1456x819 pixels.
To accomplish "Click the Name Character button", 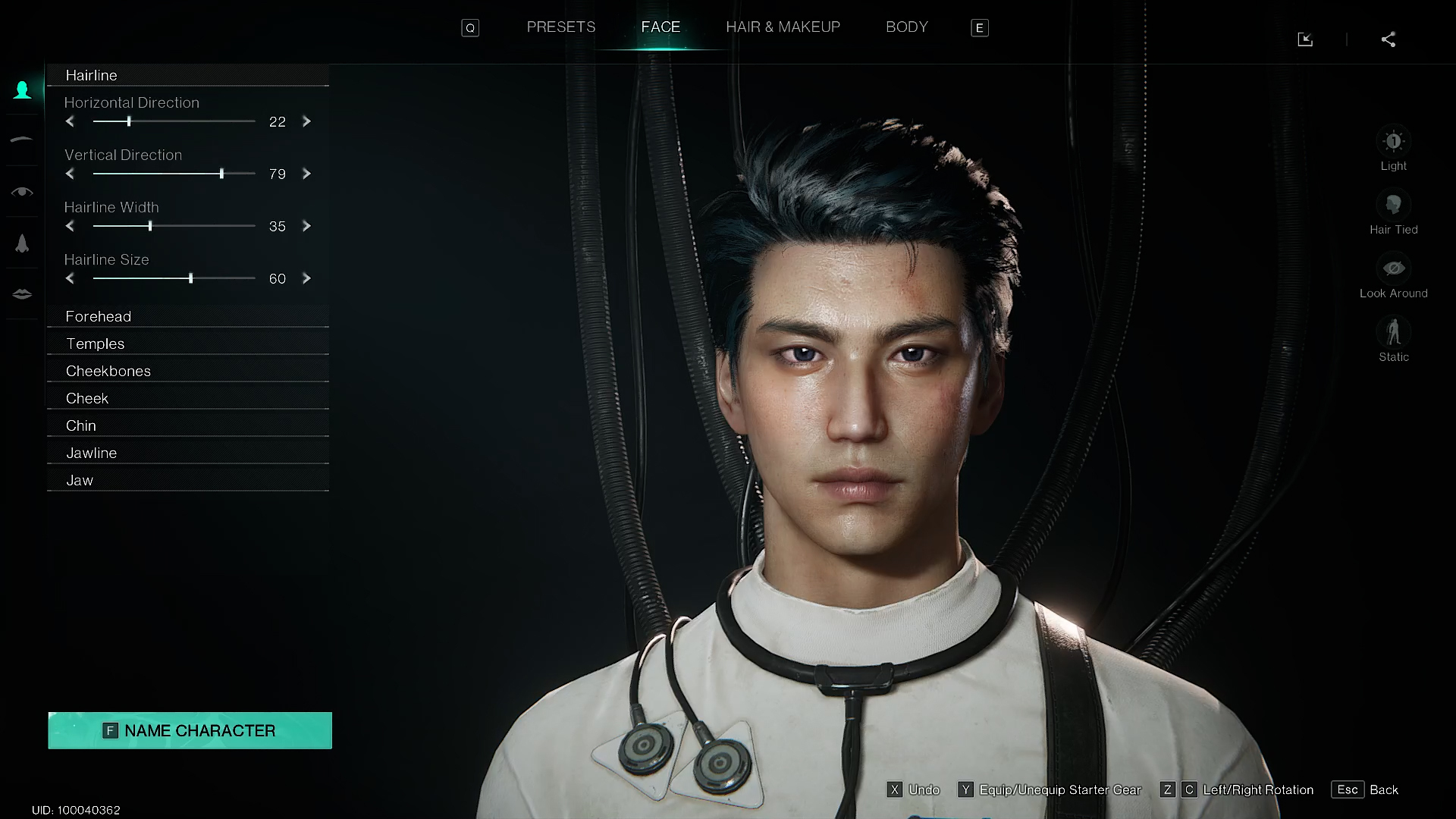I will coord(189,730).
